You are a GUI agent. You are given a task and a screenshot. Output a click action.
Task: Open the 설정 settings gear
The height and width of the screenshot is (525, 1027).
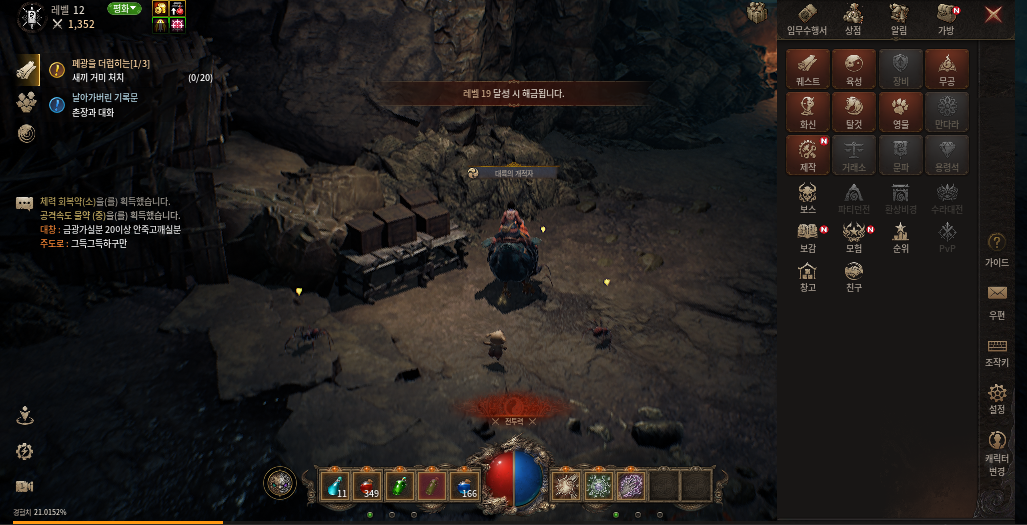coord(997,398)
